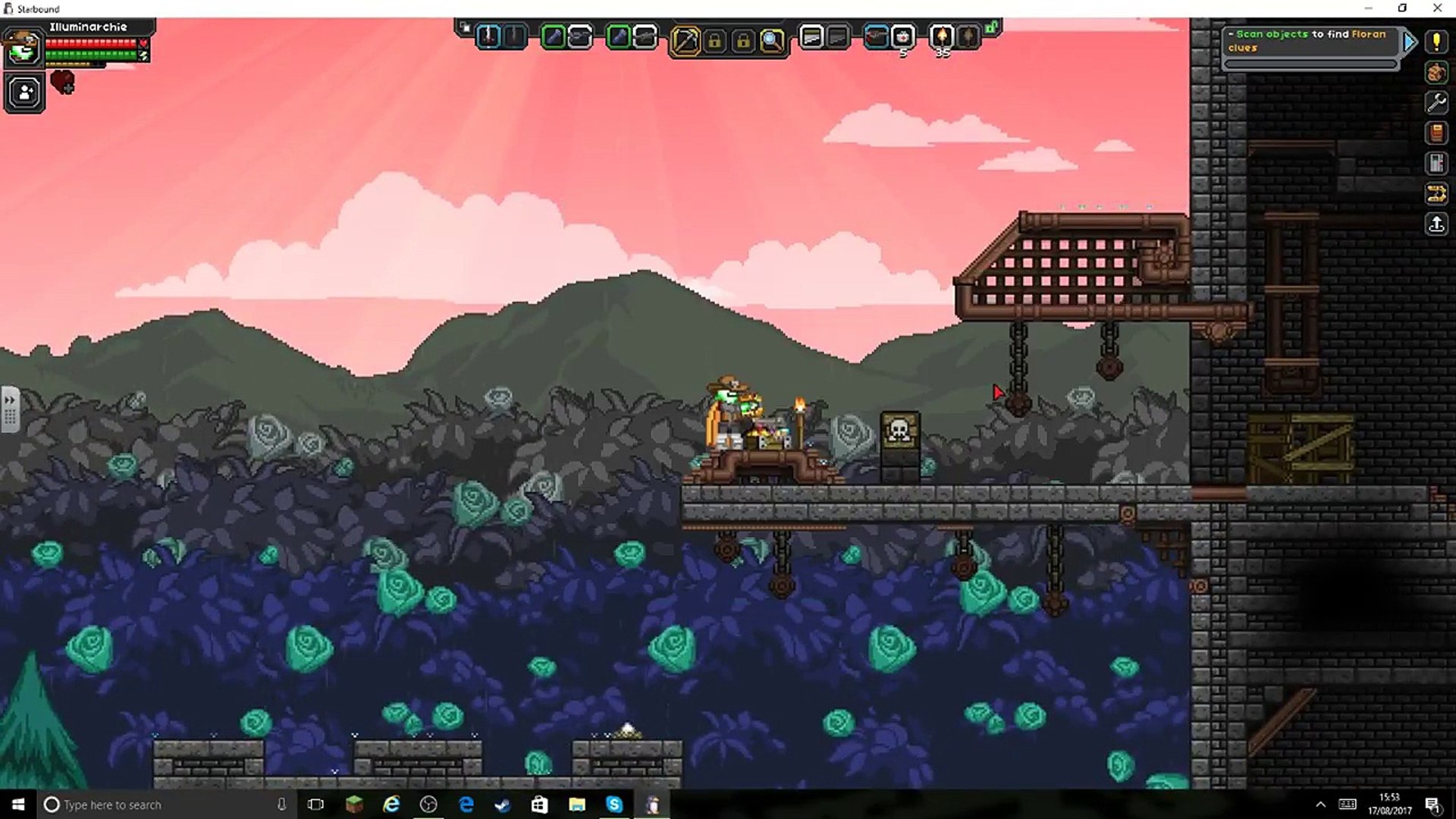Open the invite player to party button
The height and width of the screenshot is (819, 1456).
pos(24,93)
